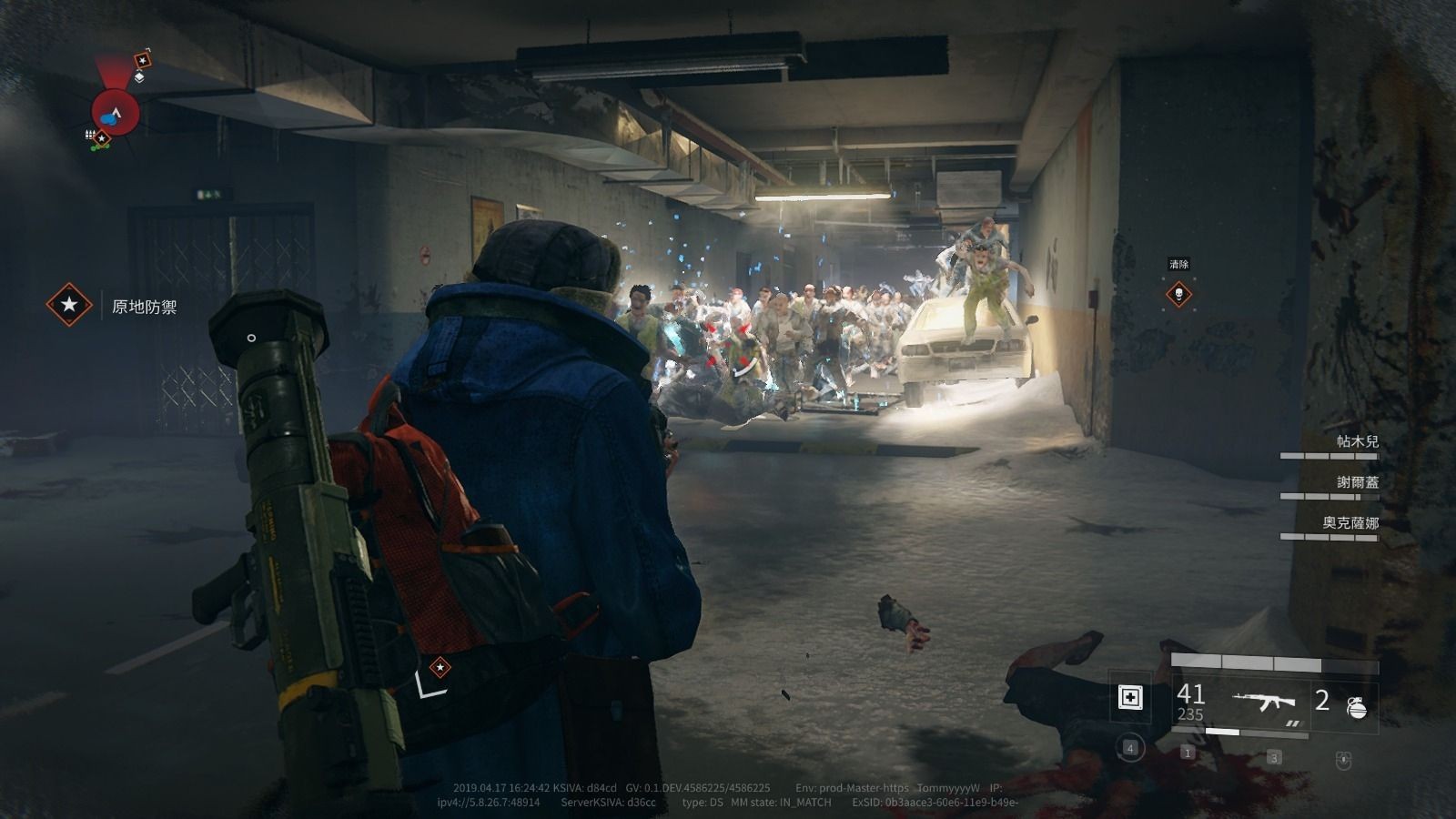The height and width of the screenshot is (819, 1456).
Task: Select the grenade equipment icon
Action: pyautogui.click(x=1356, y=705)
